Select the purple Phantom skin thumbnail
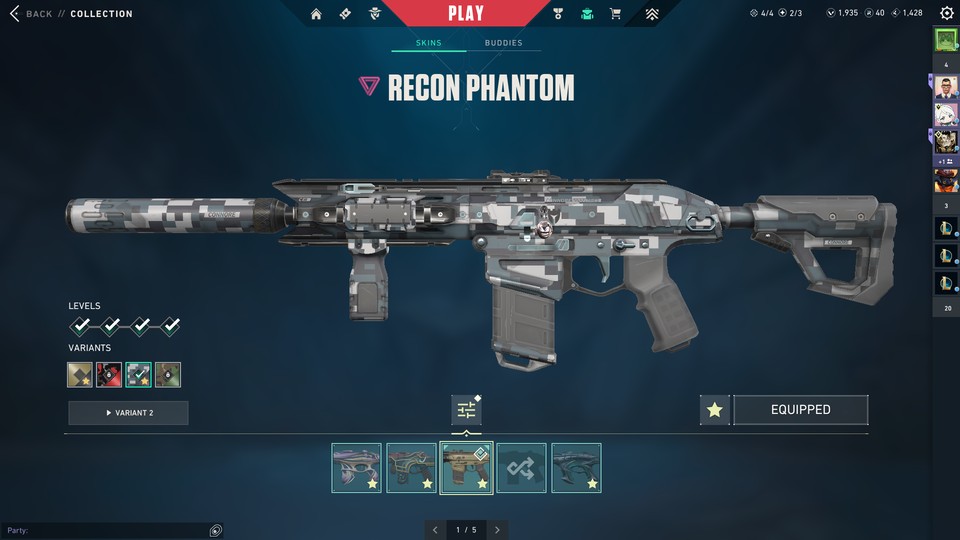This screenshot has width=960, height=540. [356, 468]
